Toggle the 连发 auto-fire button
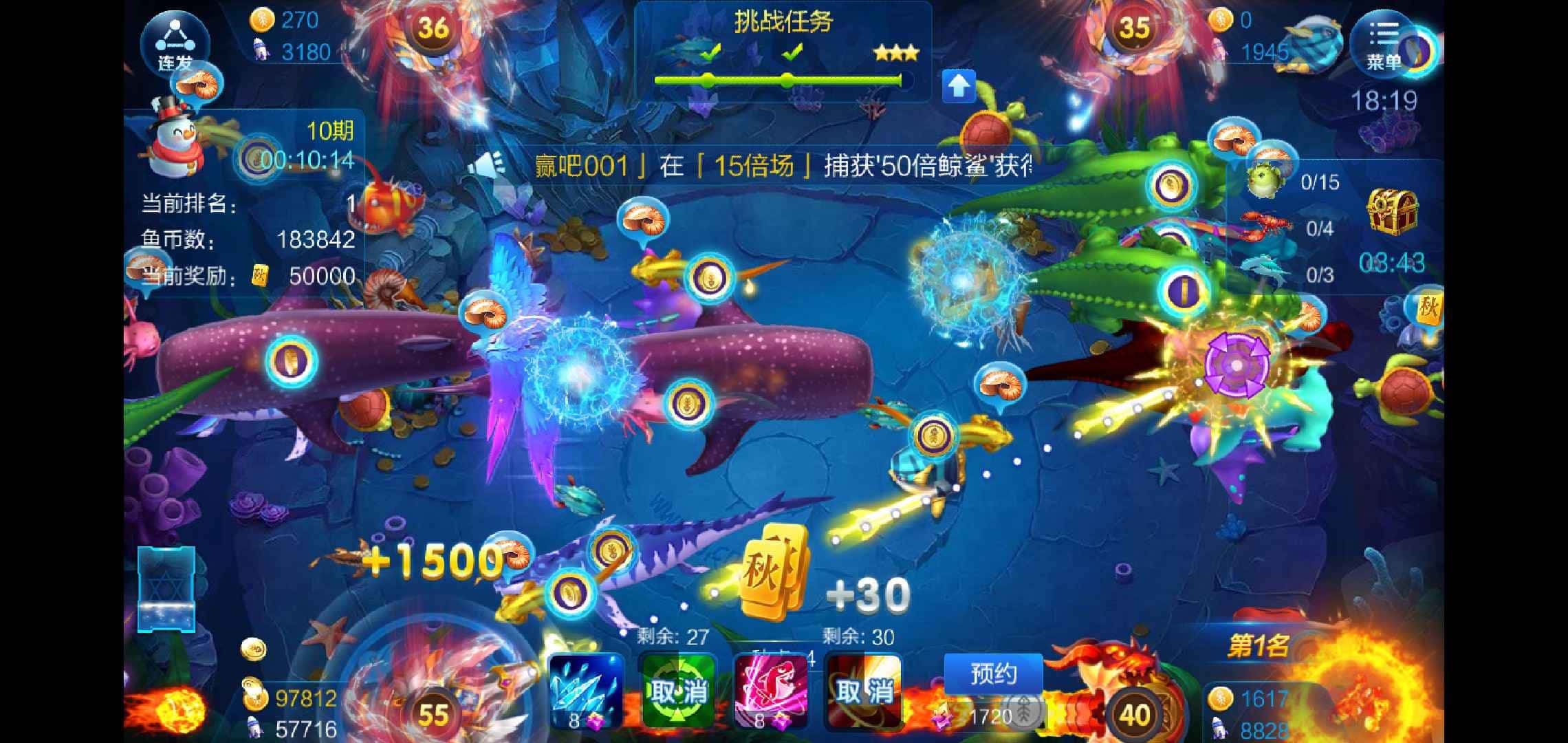The width and height of the screenshot is (1568, 743). coord(175,43)
